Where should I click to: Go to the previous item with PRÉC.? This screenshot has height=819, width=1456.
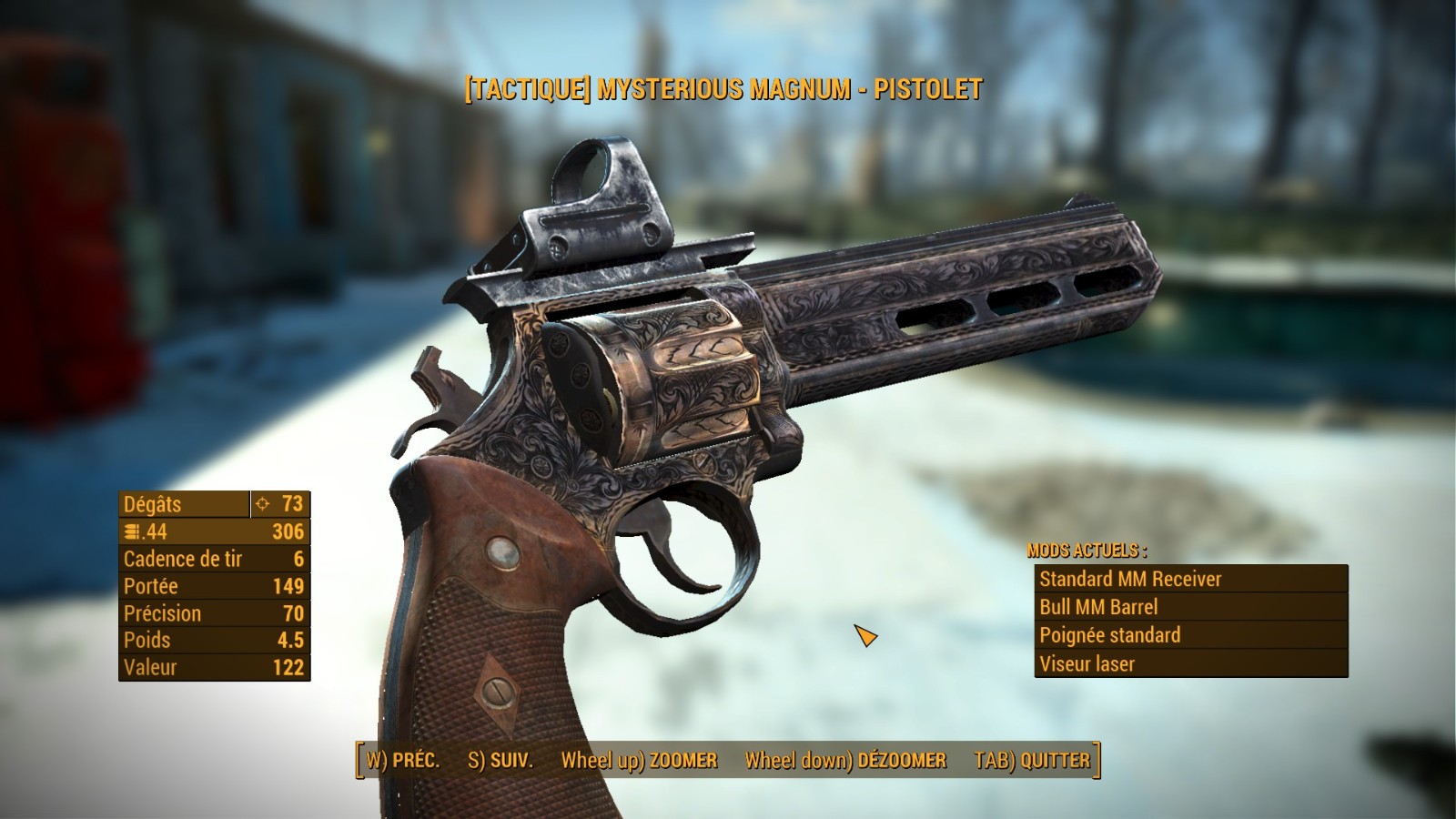[403, 761]
